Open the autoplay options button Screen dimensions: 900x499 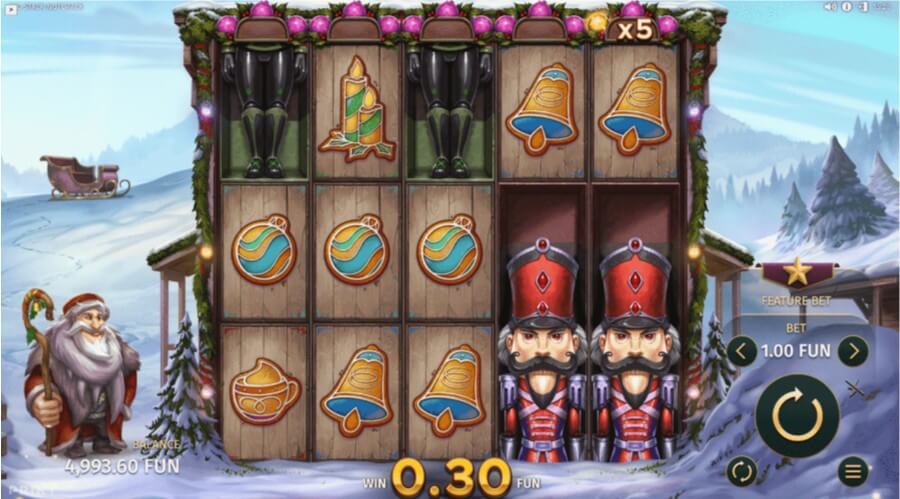click(x=741, y=470)
